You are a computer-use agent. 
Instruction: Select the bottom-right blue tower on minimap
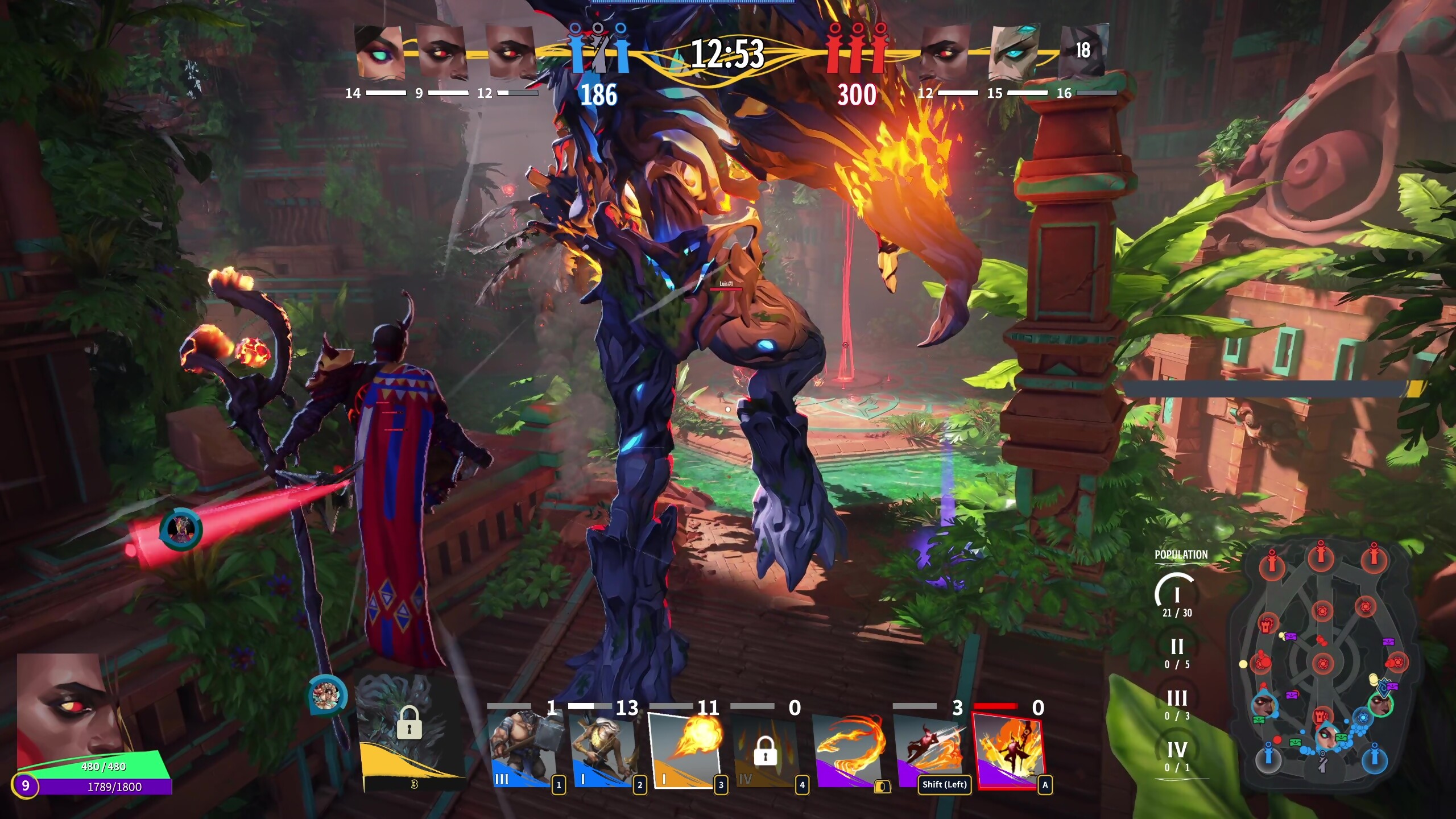pyautogui.click(x=1375, y=759)
